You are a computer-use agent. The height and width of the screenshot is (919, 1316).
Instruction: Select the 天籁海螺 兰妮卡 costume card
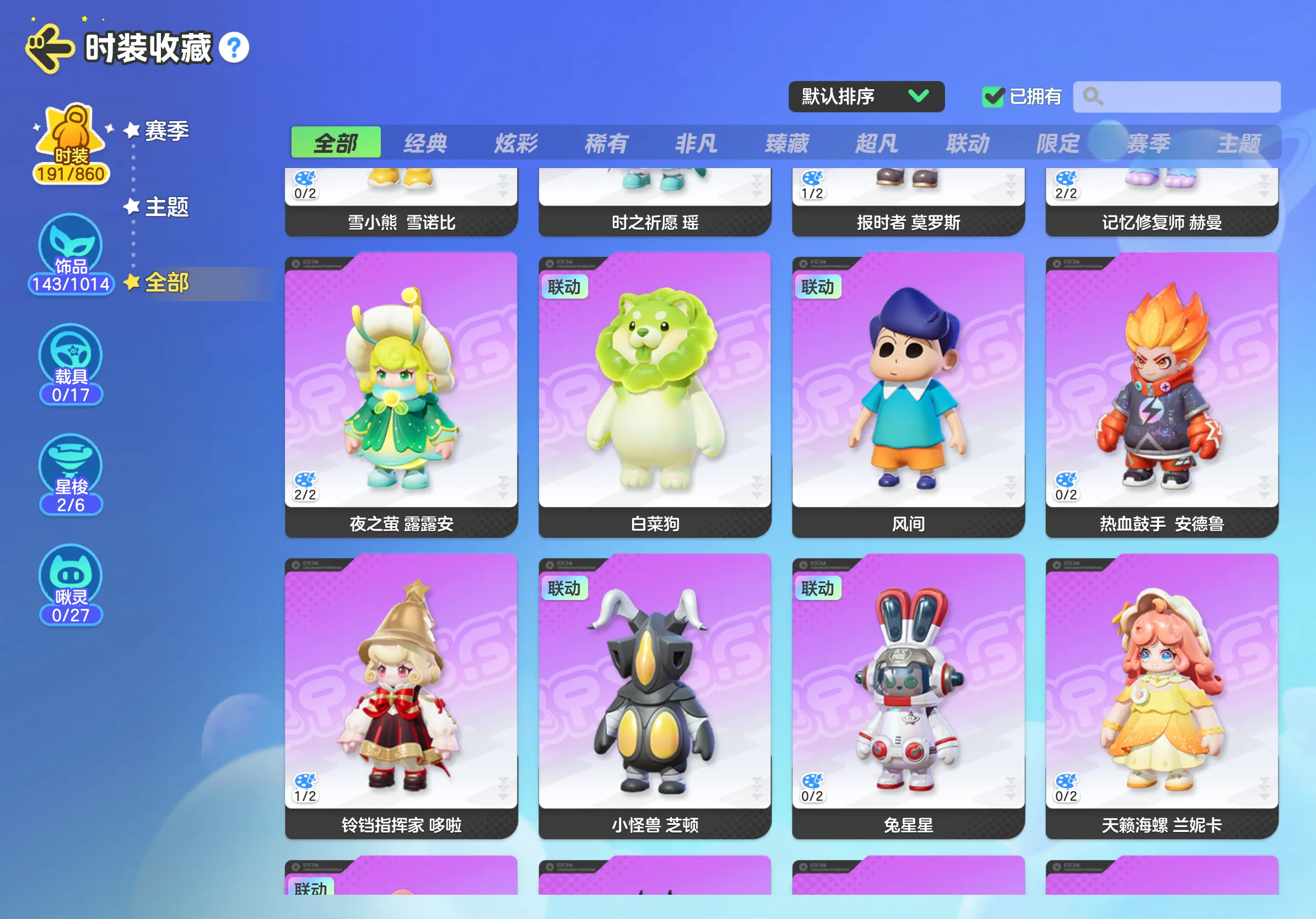point(1162,695)
